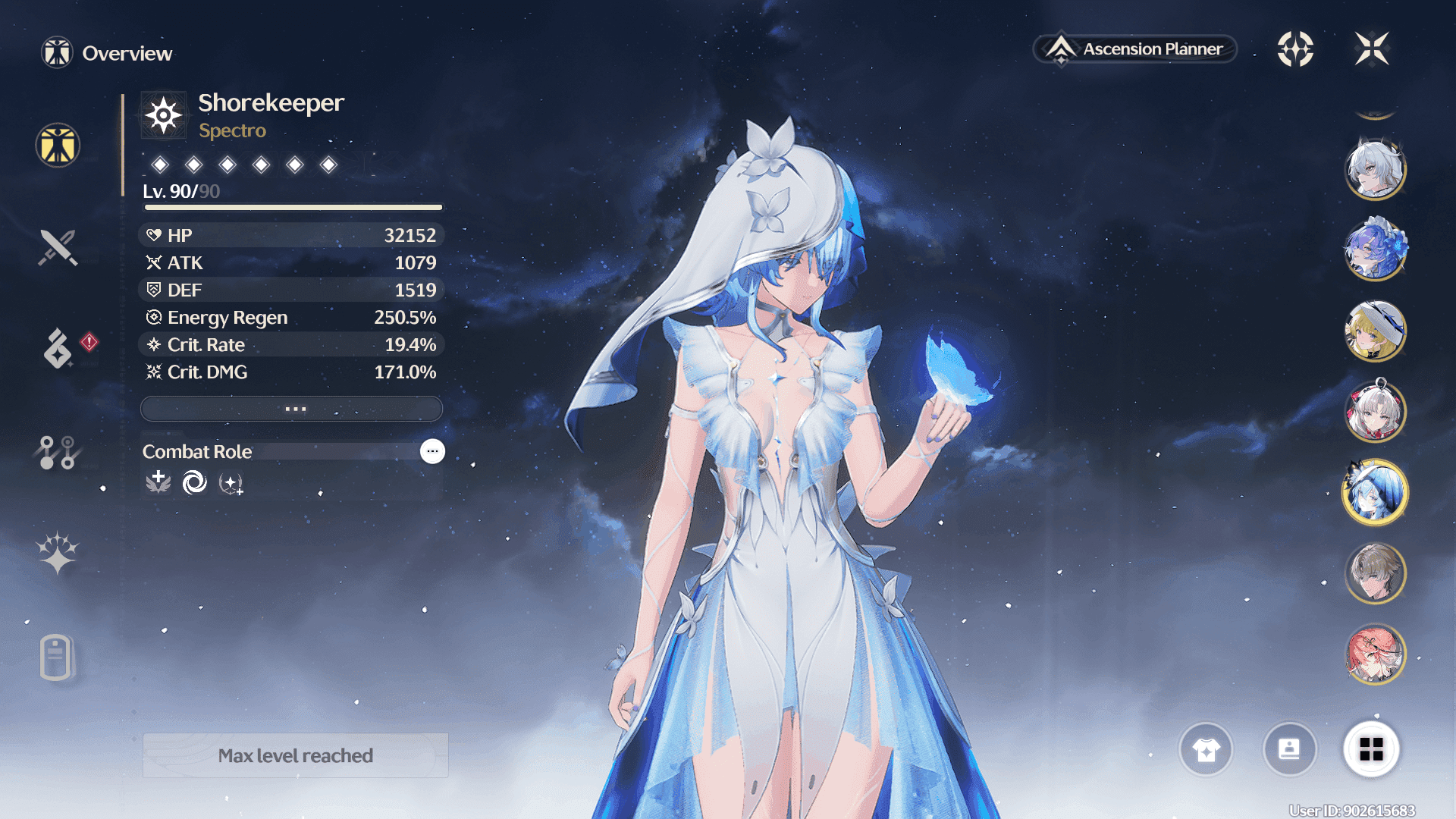The width and height of the screenshot is (1456, 819).
Task: Toggle the four-square grid view button
Action: coord(1371,750)
